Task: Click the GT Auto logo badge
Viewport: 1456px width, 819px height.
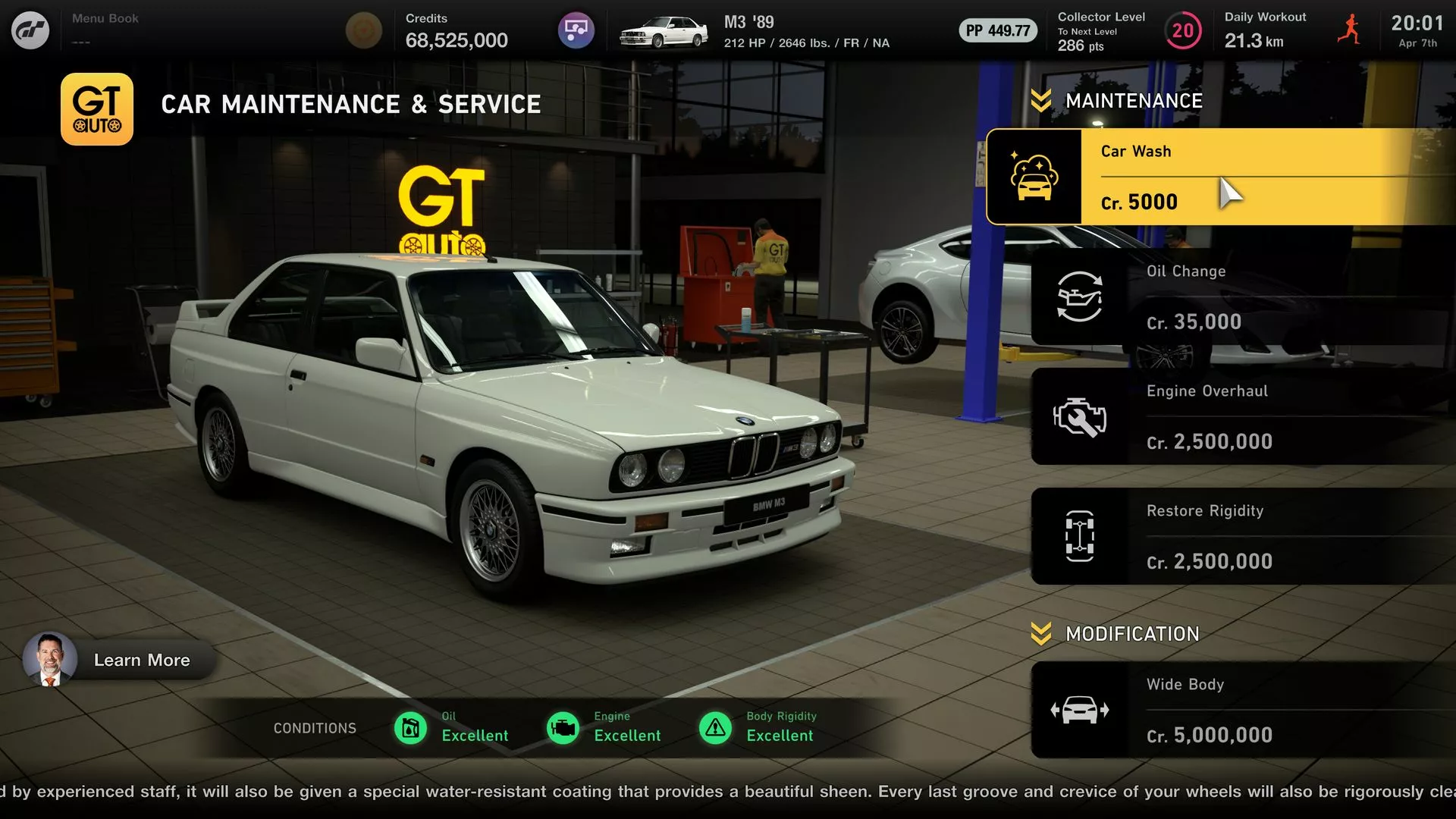Action: pos(97,109)
